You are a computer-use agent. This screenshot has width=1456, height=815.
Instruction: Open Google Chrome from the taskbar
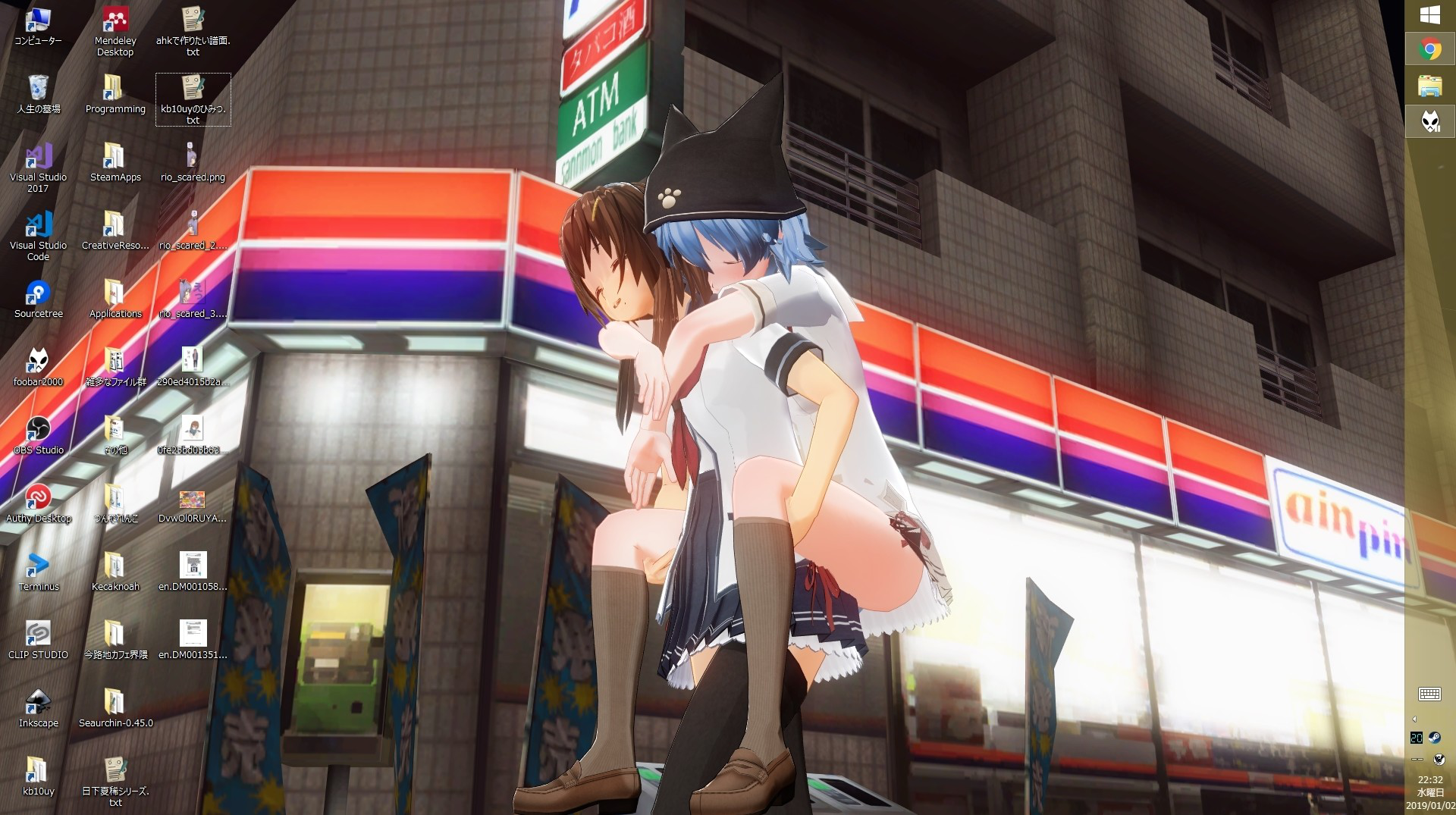(x=1429, y=50)
